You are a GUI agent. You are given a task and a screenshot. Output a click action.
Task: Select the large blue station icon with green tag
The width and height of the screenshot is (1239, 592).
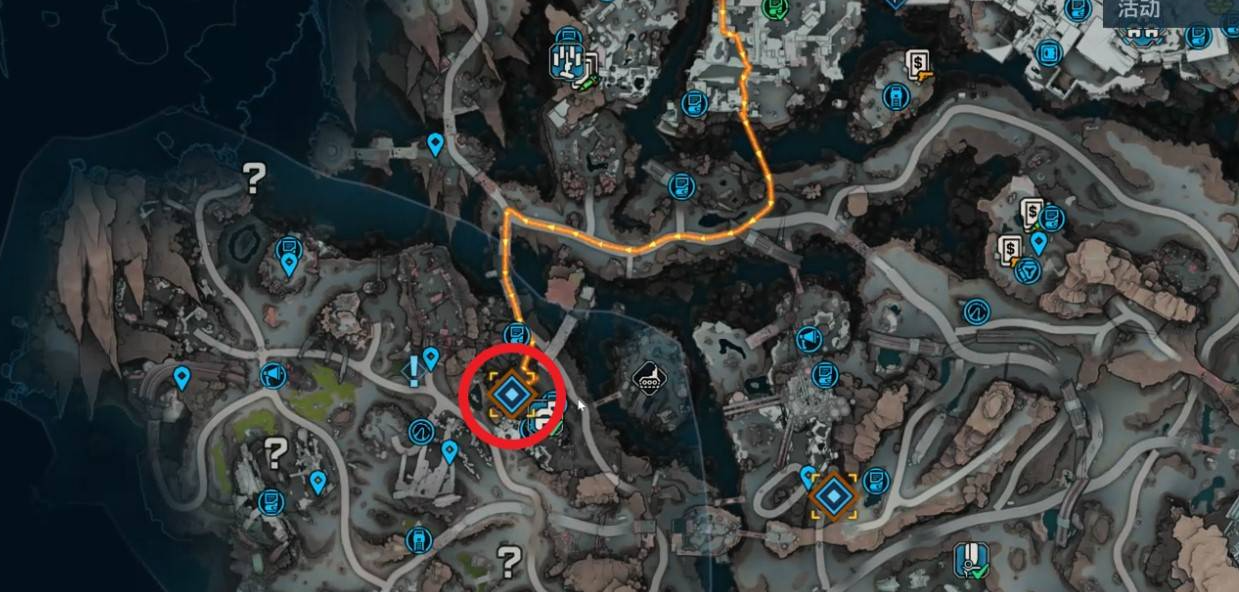[x=567, y=61]
